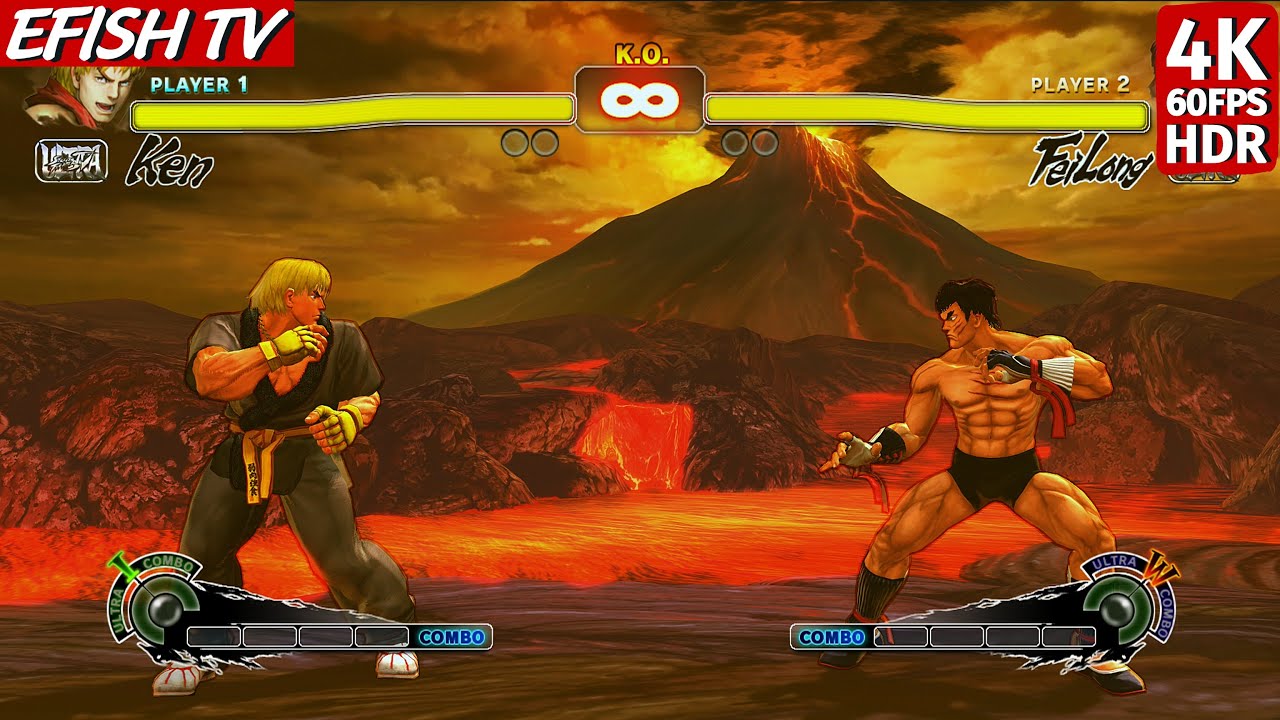Select the PLAYER 2 label
The image size is (1280, 720).
[x=1083, y=85]
